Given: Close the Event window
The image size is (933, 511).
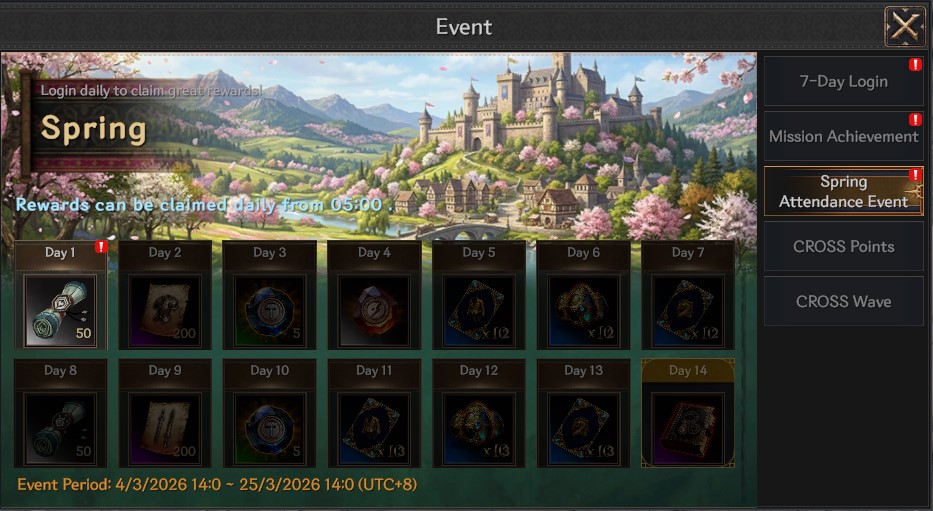Looking at the screenshot, I should (x=904, y=27).
